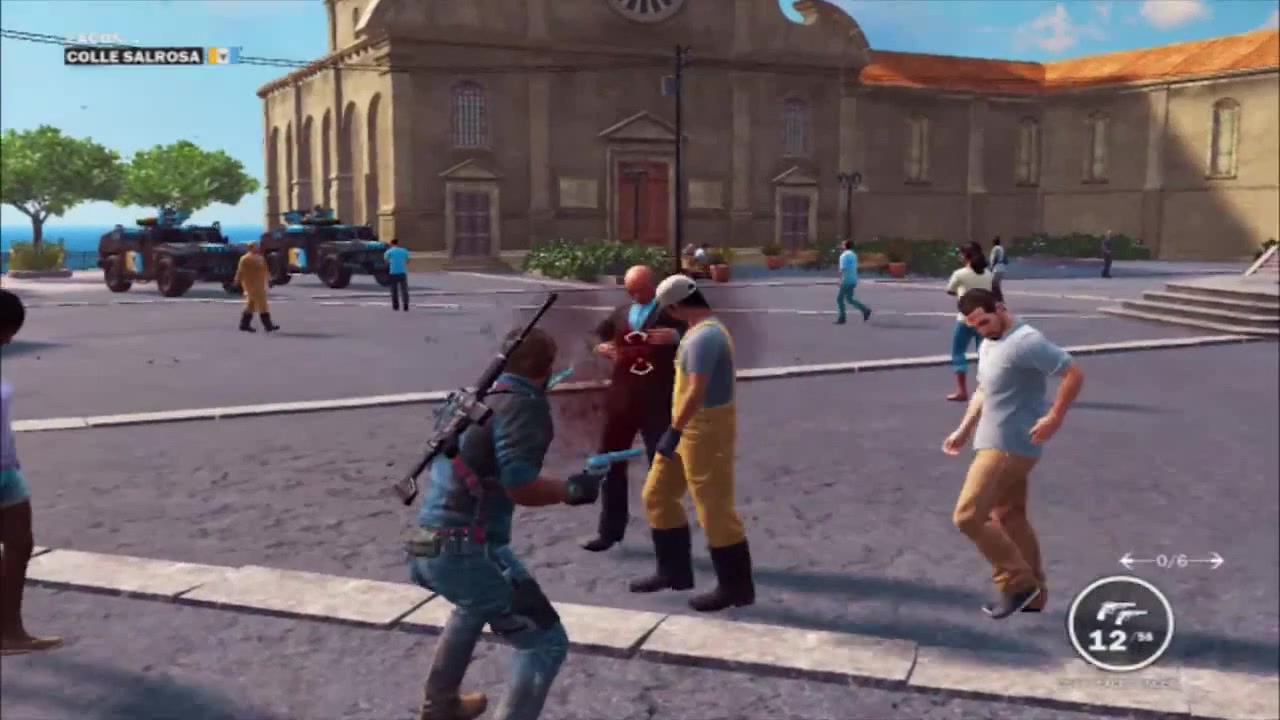Screen dimensions: 1280x720
Task: Expand the Colle Salrosa location banner
Action: [135, 56]
